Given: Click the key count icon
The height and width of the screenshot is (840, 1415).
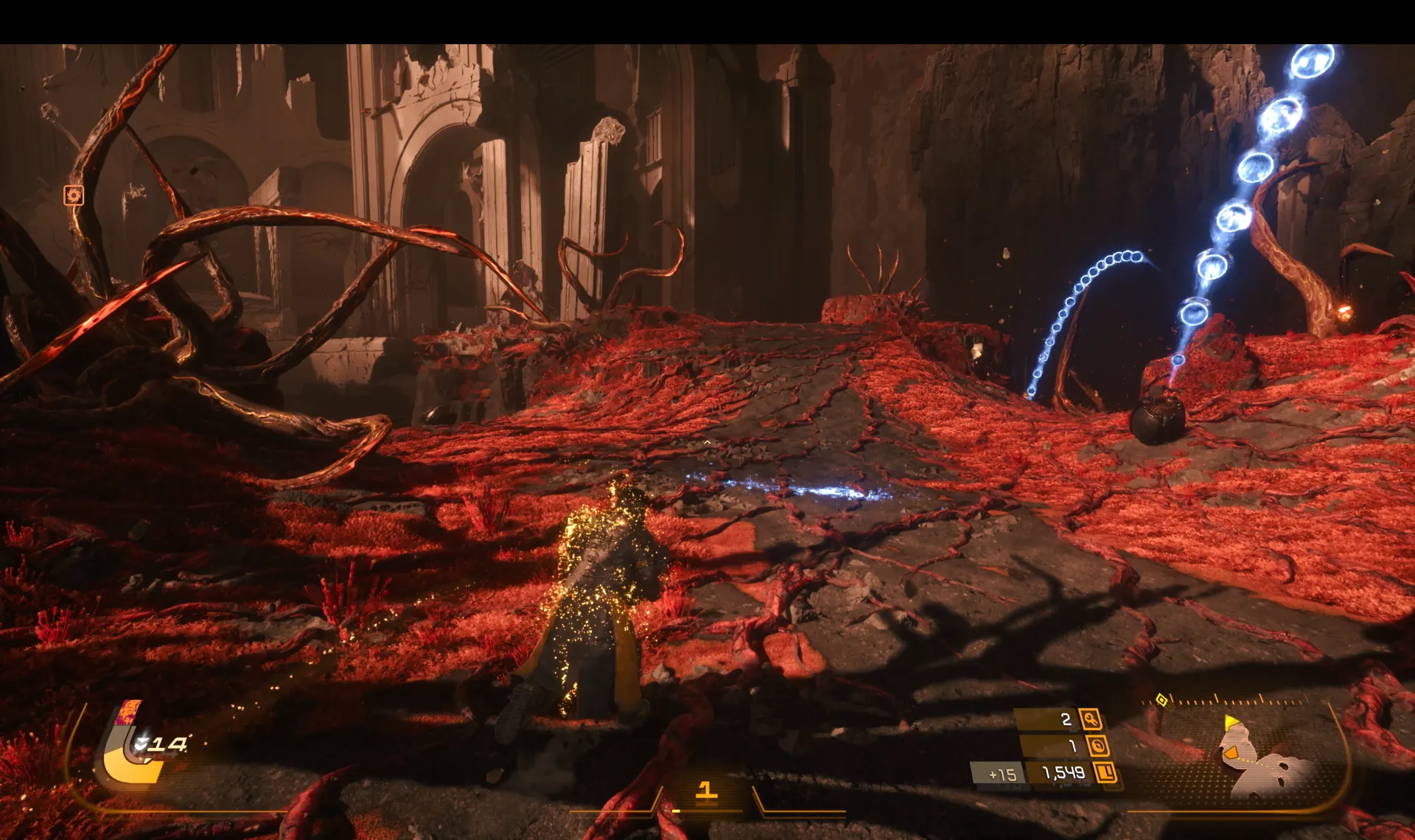Looking at the screenshot, I should tap(1090, 719).
